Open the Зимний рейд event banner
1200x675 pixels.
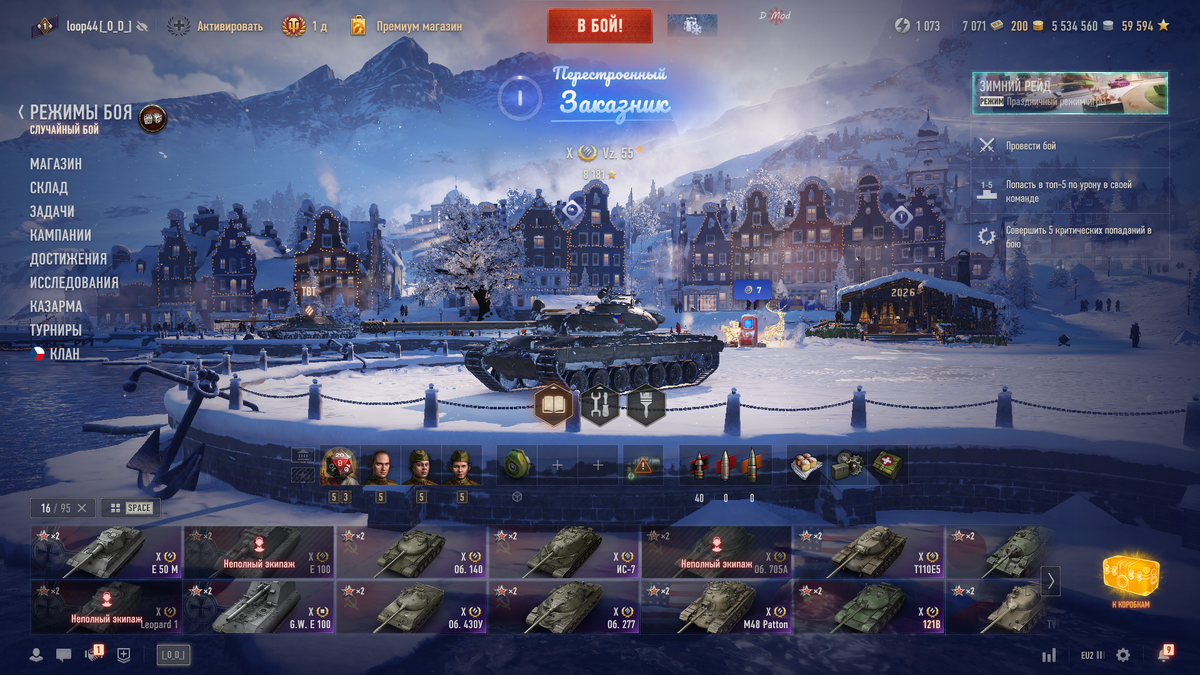click(1069, 93)
